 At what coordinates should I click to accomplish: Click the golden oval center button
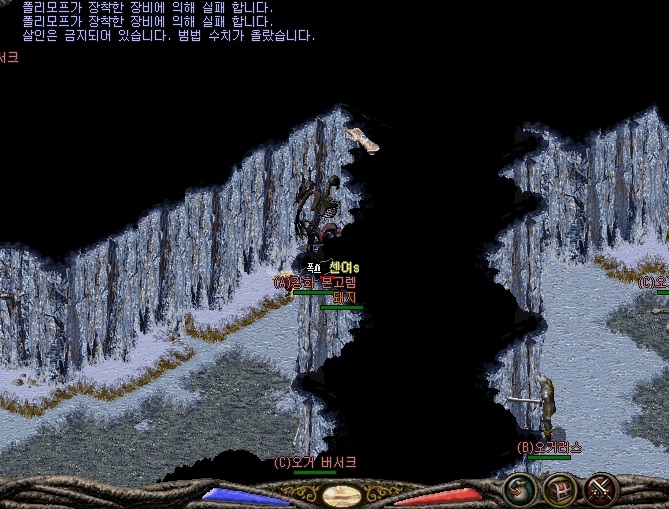tap(342, 496)
